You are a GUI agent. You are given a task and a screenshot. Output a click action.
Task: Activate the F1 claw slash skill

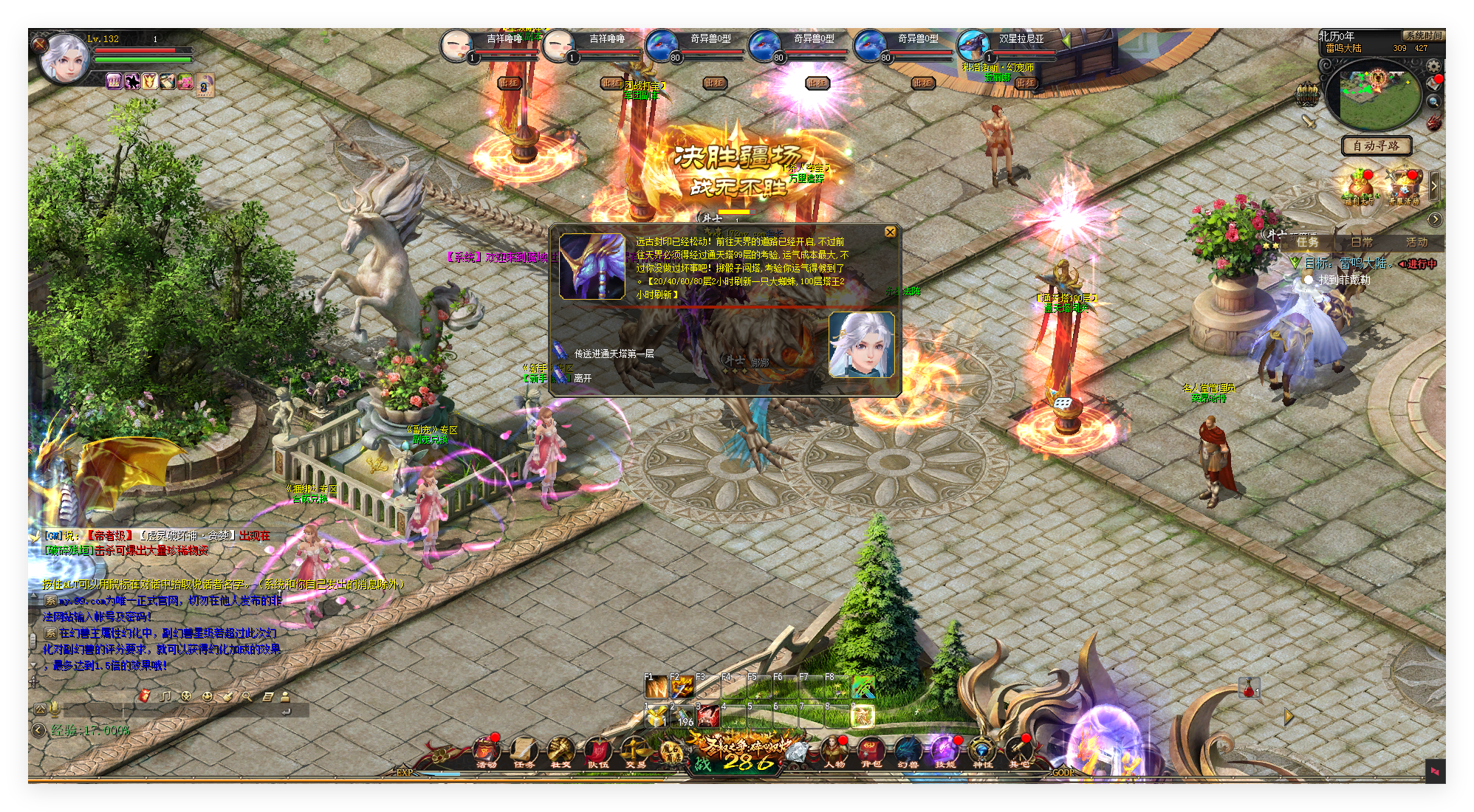(656, 687)
